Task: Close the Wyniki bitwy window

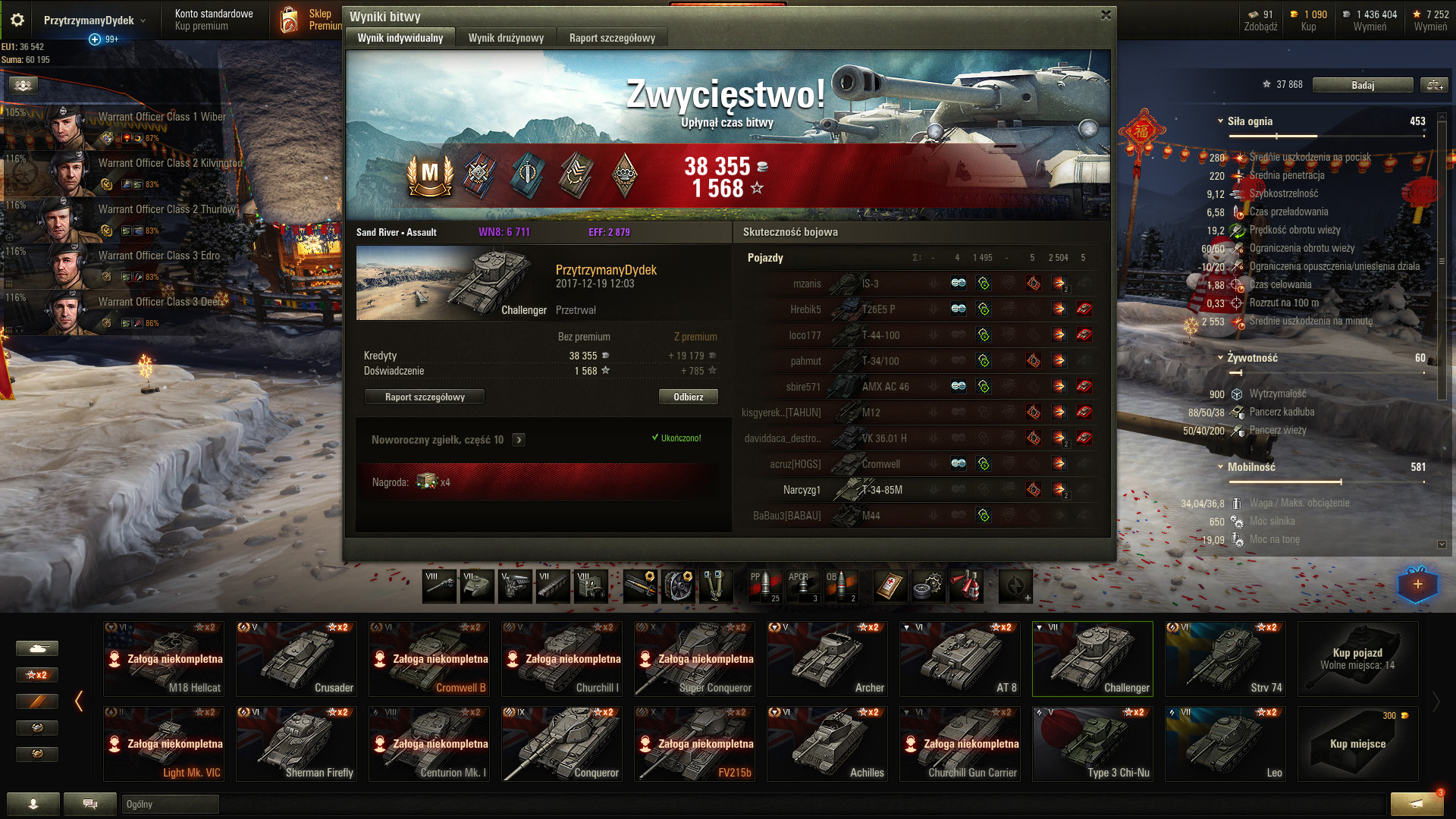Action: 1106,15
